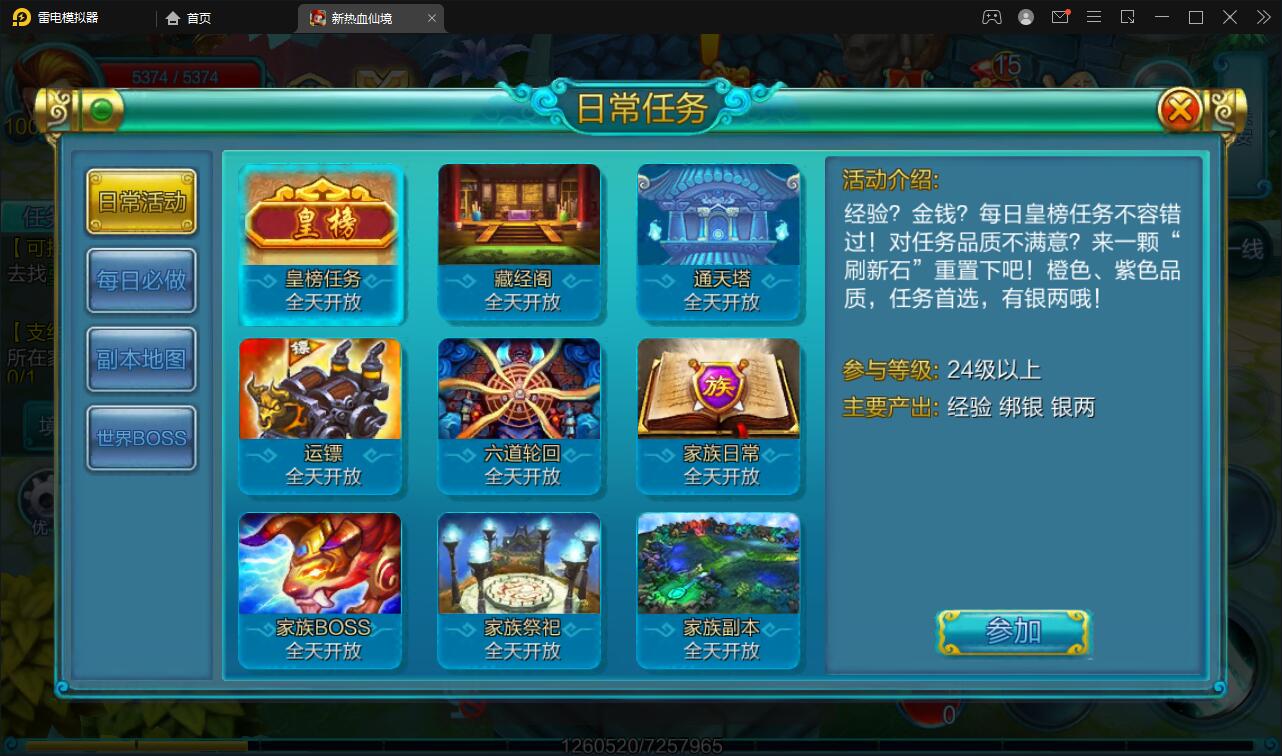
Task: Close the 日常任务 panel
Action: click(x=1180, y=110)
